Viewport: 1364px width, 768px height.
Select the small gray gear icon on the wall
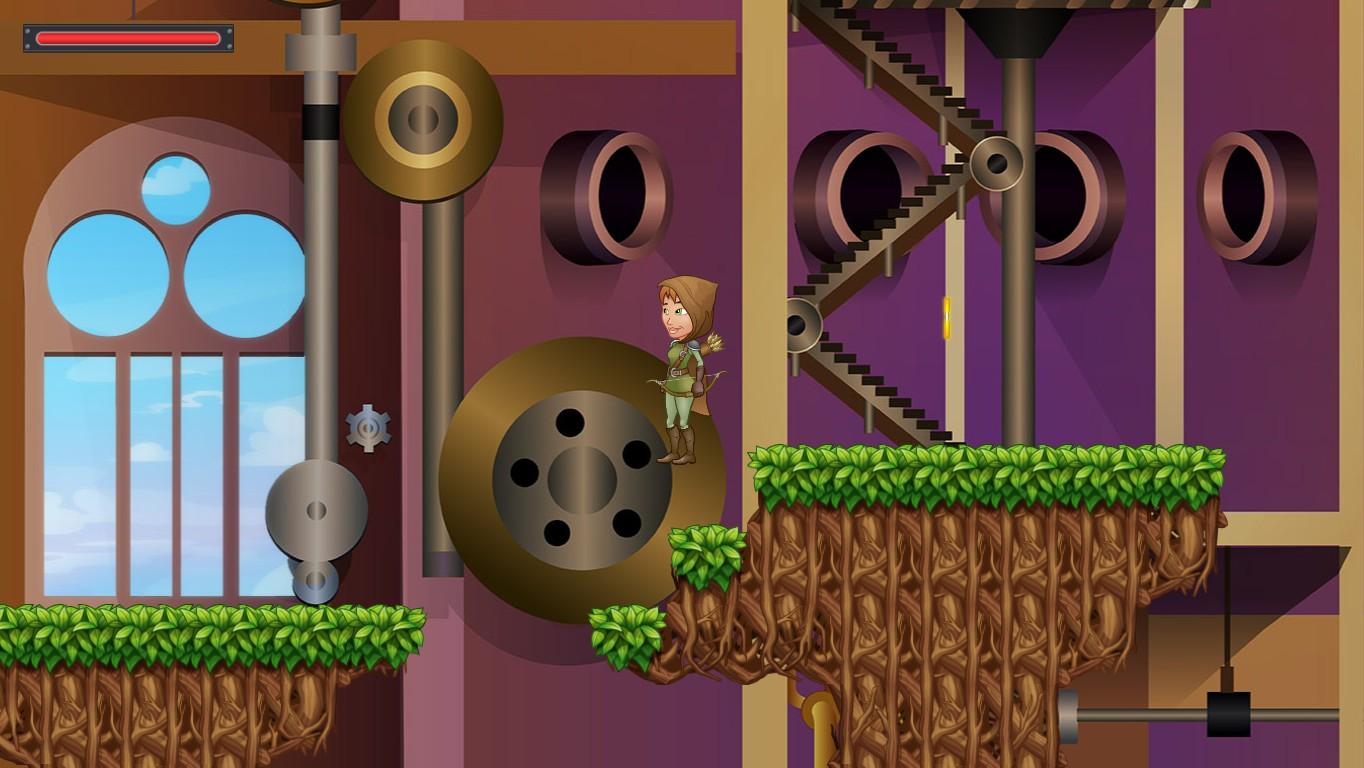(x=368, y=428)
